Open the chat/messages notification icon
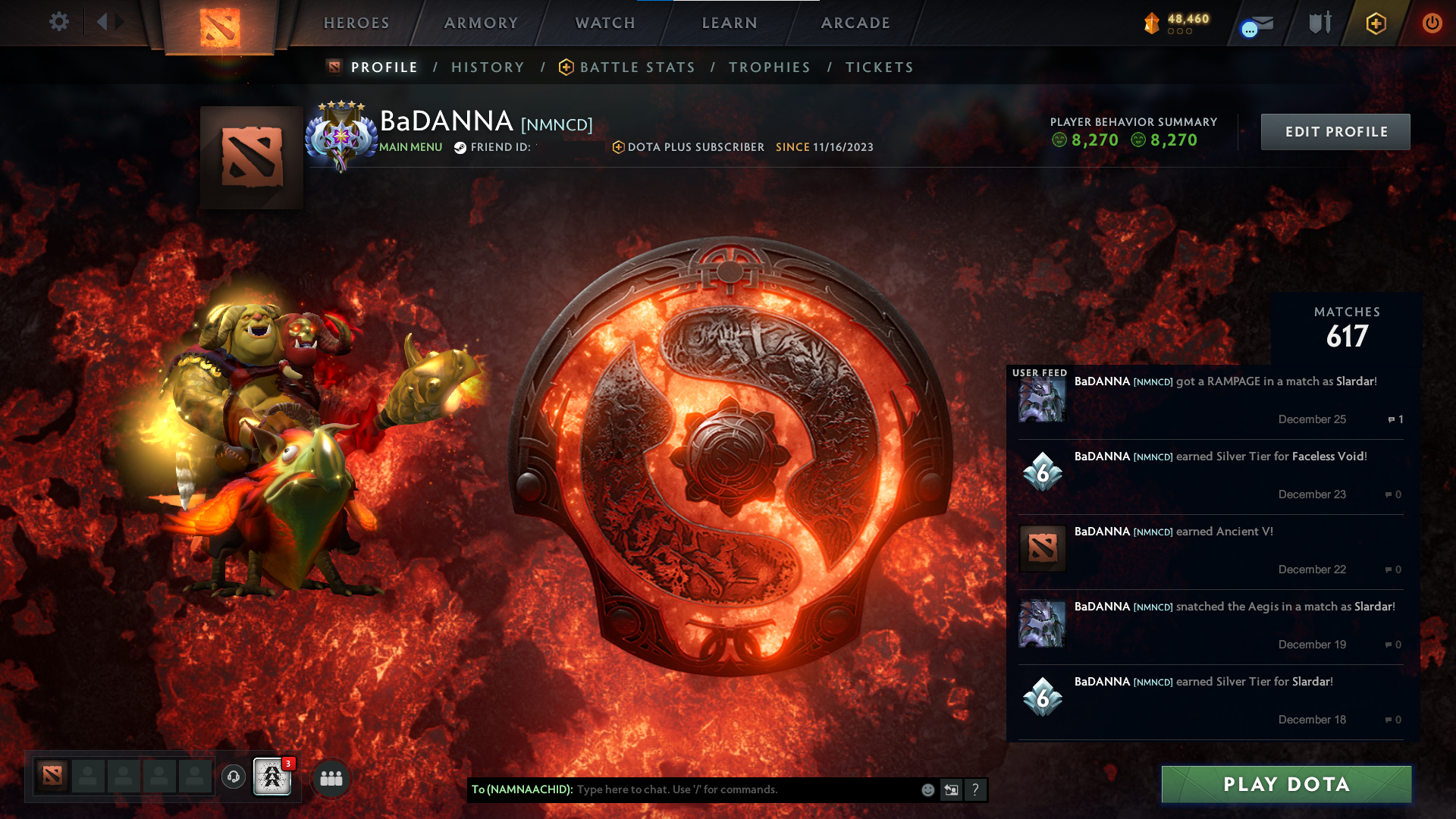Viewport: 1456px width, 819px height. click(x=1255, y=23)
